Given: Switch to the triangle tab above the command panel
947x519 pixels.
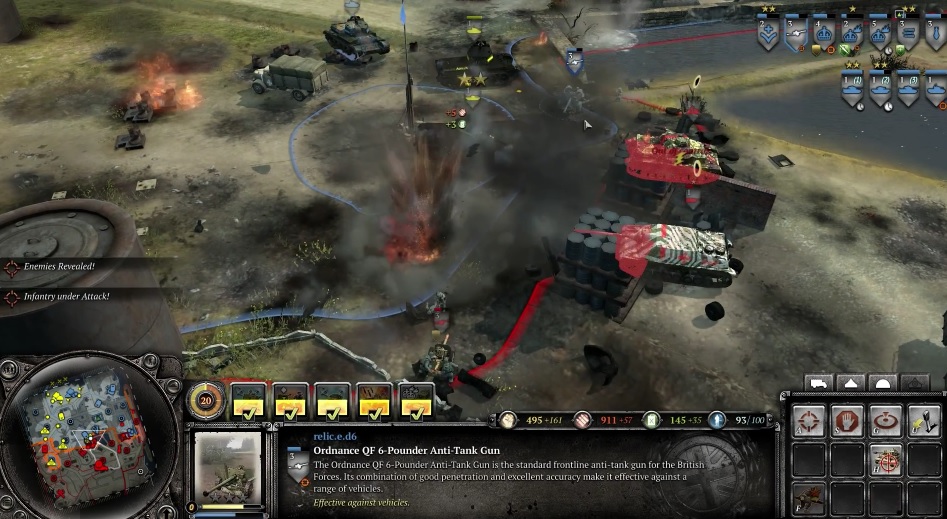Looking at the screenshot, I should (851, 383).
